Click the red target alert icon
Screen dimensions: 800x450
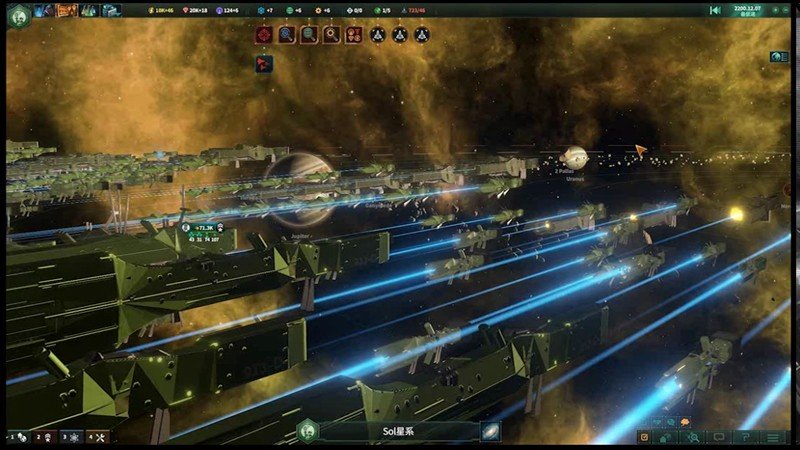(264, 35)
